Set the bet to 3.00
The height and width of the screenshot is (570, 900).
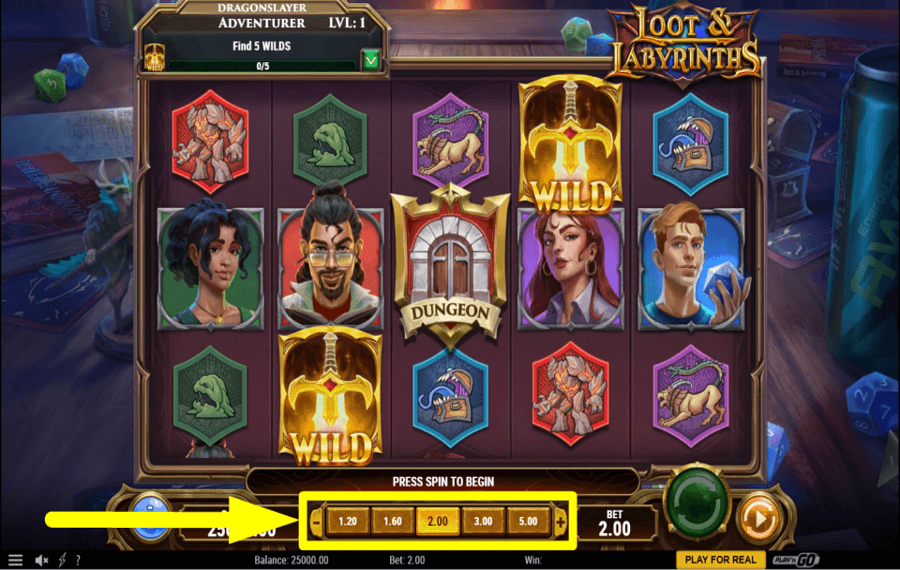click(x=483, y=521)
